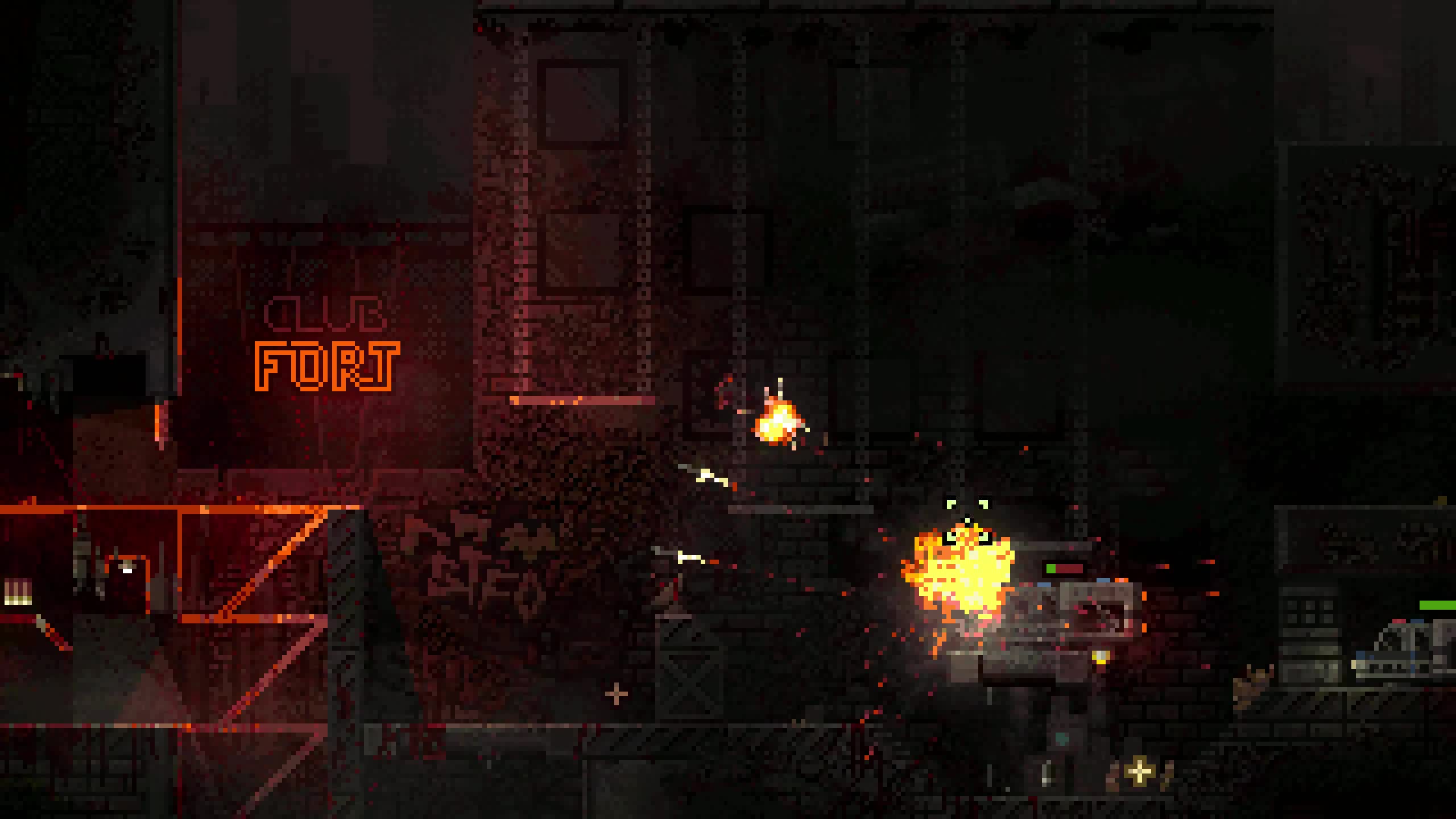Select the crosshair reticle near the crates

click(616, 693)
